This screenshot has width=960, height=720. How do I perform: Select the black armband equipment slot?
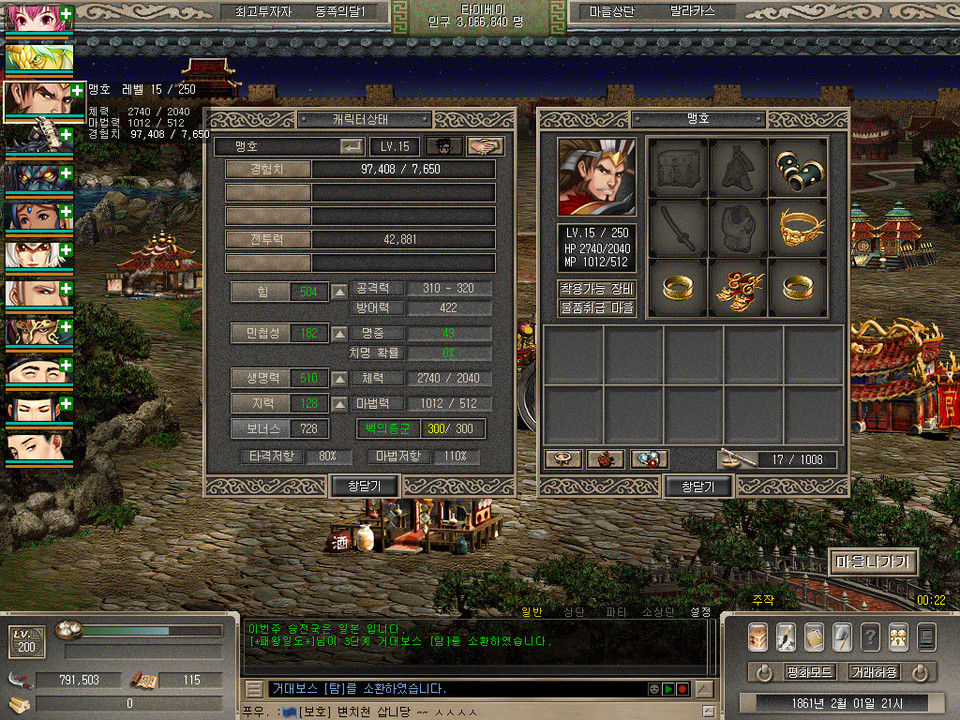tap(798, 167)
